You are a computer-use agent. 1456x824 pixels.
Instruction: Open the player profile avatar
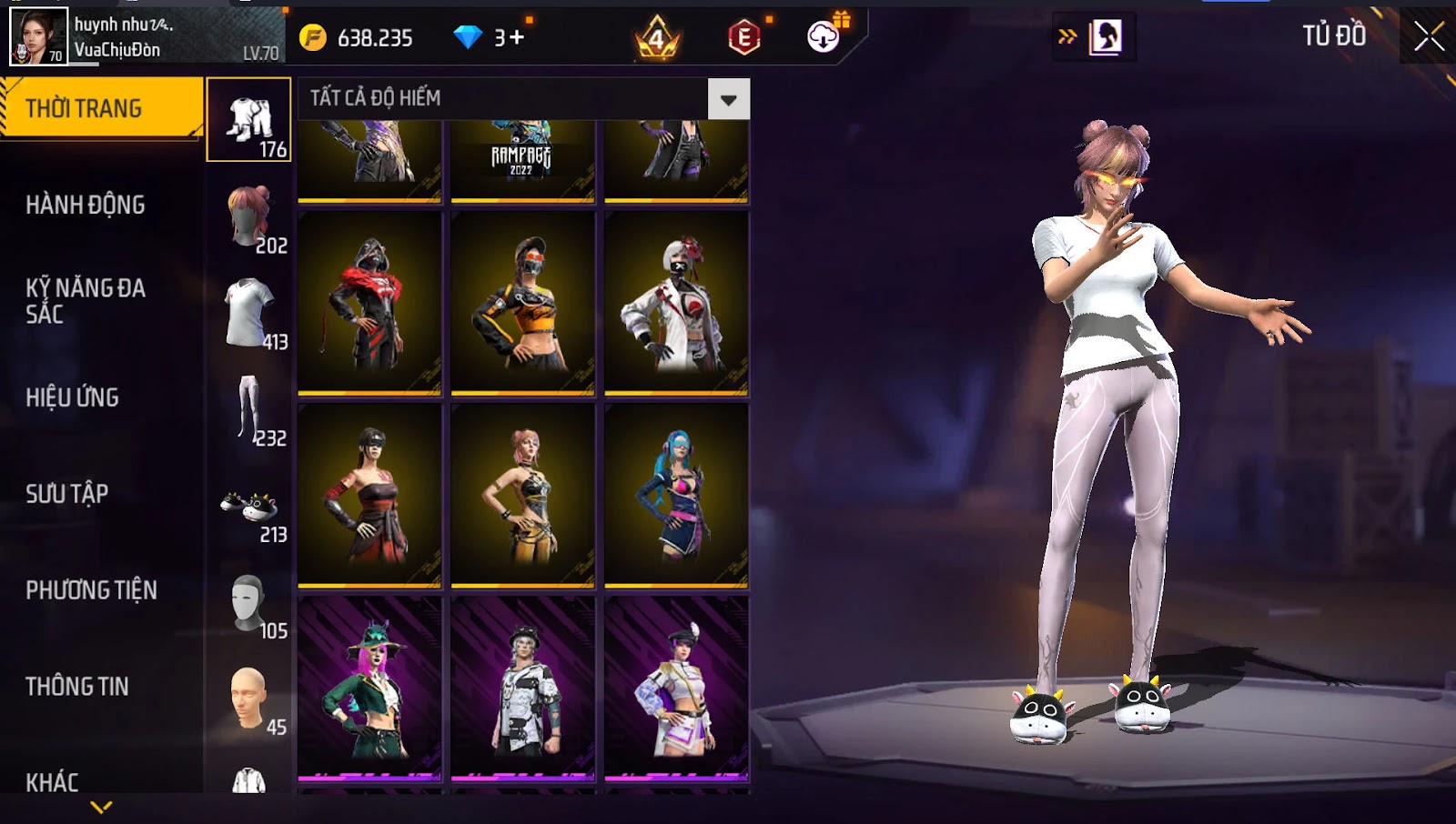38,36
